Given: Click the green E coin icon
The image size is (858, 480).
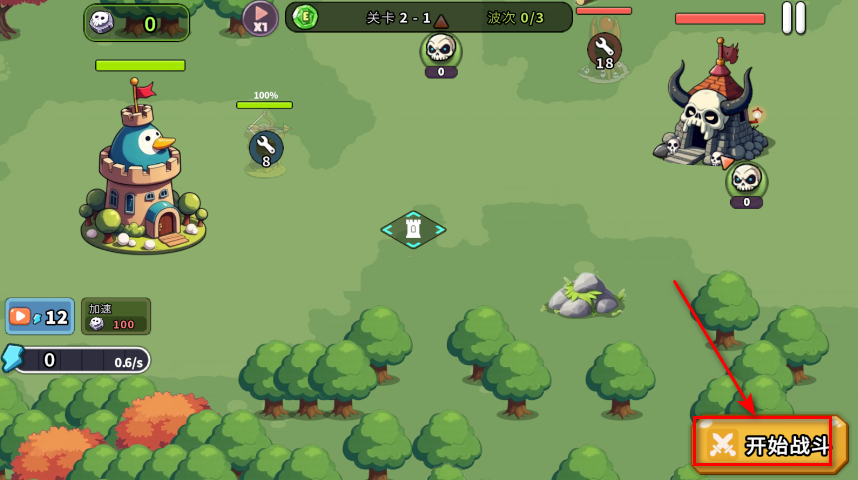Looking at the screenshot, I should tap(305, 17).
